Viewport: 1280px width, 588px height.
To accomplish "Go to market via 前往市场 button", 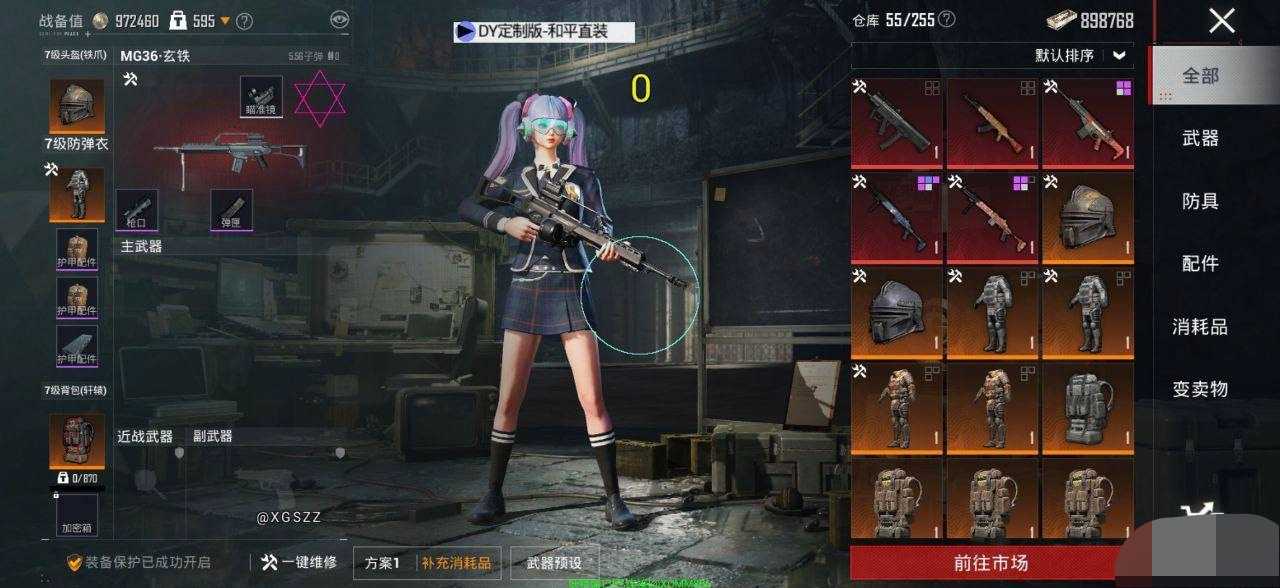I will (x=991, y=562).
